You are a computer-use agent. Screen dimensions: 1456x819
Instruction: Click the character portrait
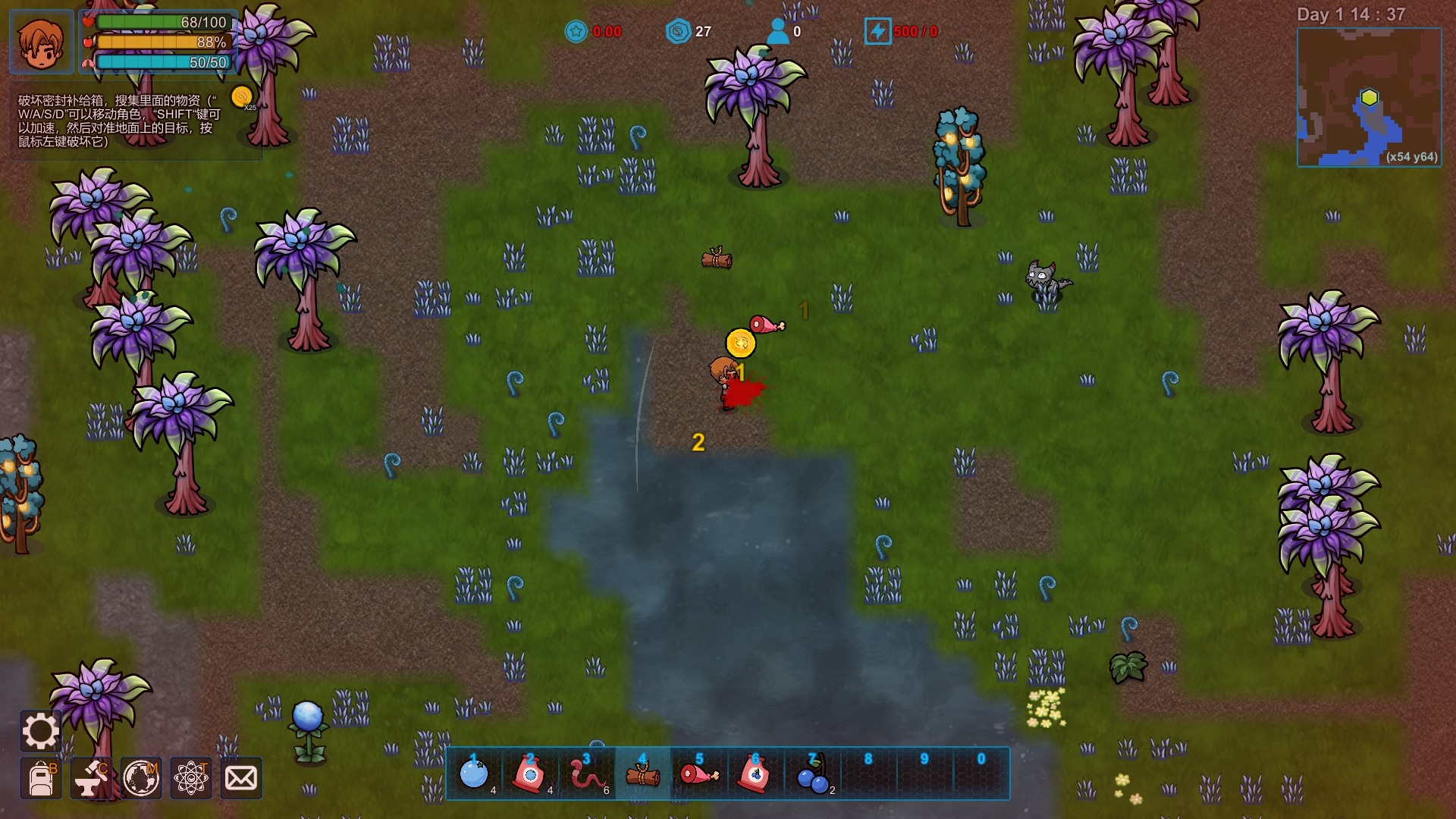[42, 42]
